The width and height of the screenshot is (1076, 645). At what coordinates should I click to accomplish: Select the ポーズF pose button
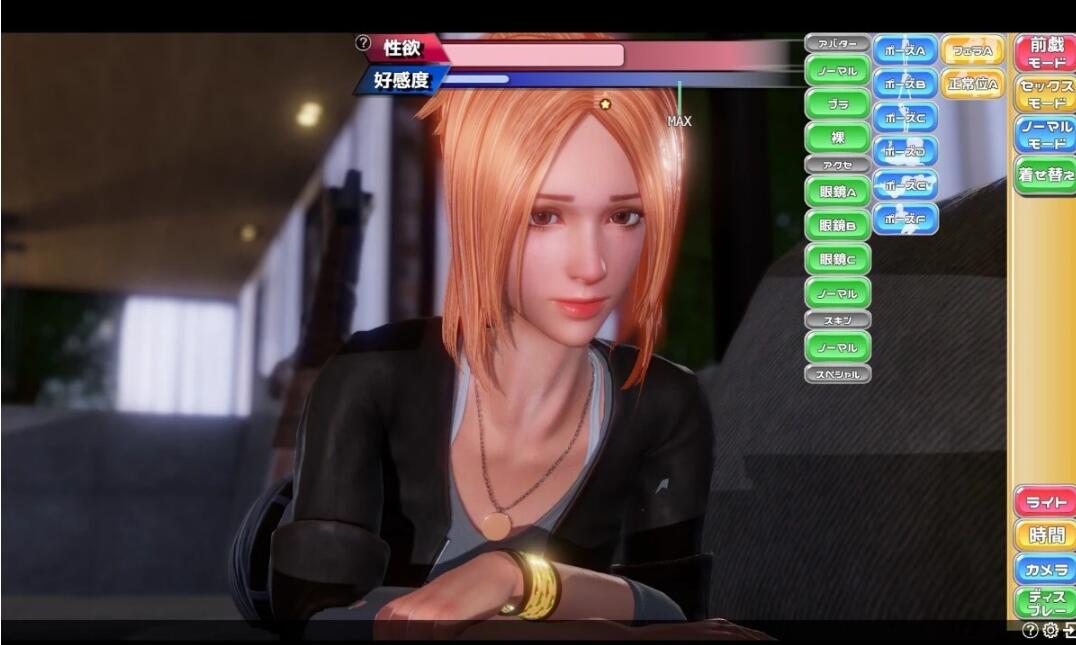(x=905, y=218)
